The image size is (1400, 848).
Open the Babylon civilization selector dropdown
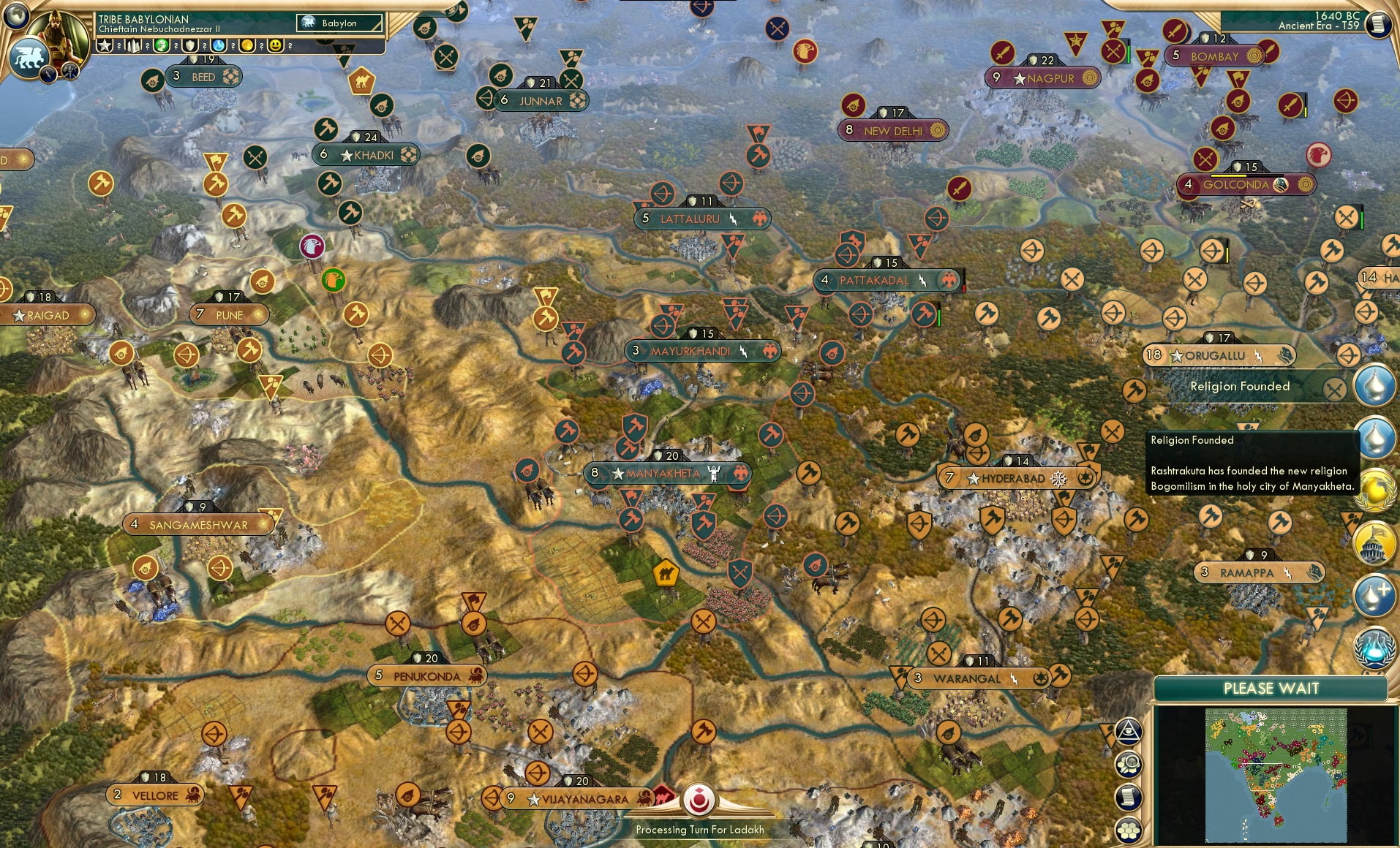(x=339, y=23)
